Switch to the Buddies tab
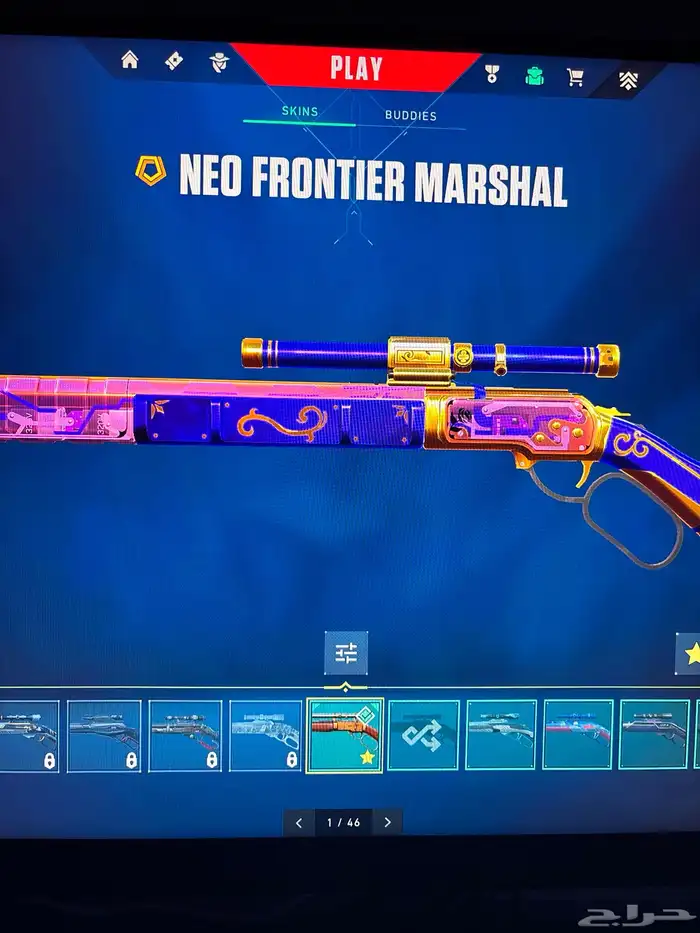This screenshot has width=700, height=933. tap(410, 116)
